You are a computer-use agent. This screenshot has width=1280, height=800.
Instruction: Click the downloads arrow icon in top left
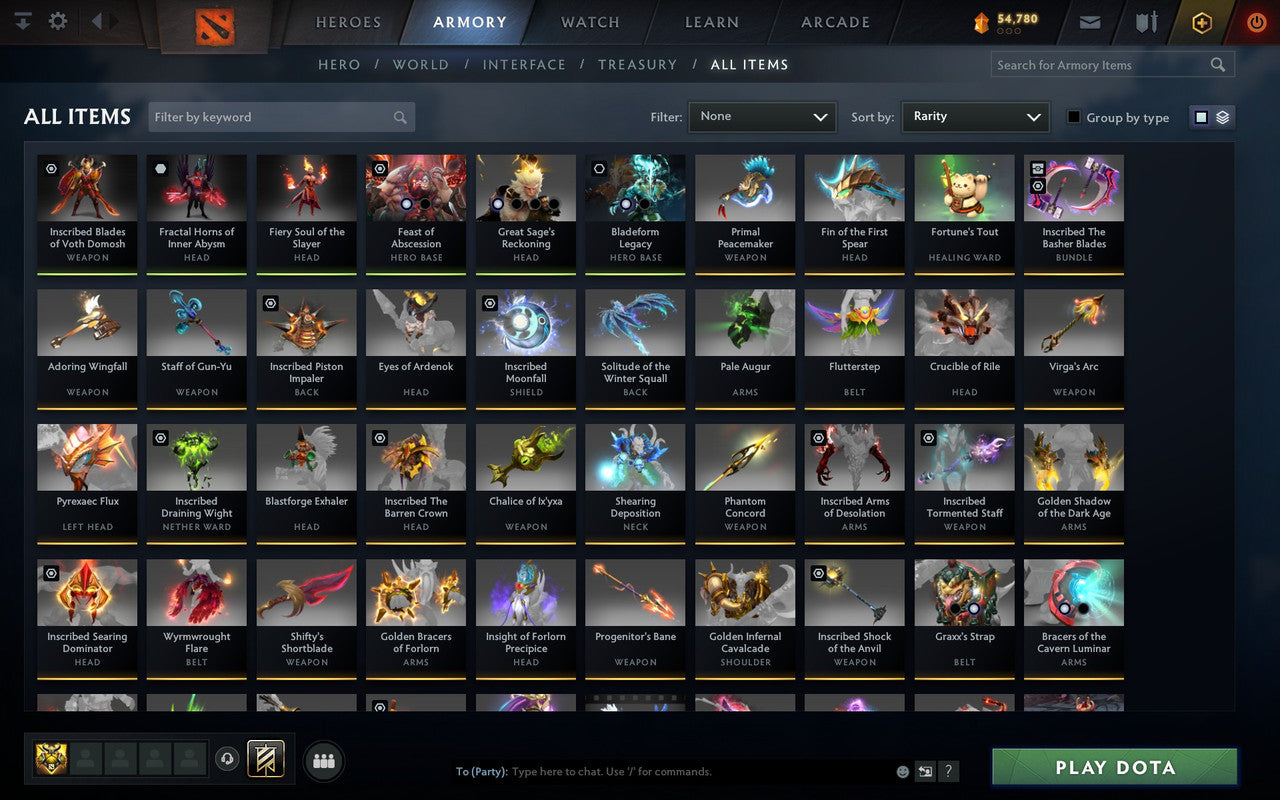[21, 20]
